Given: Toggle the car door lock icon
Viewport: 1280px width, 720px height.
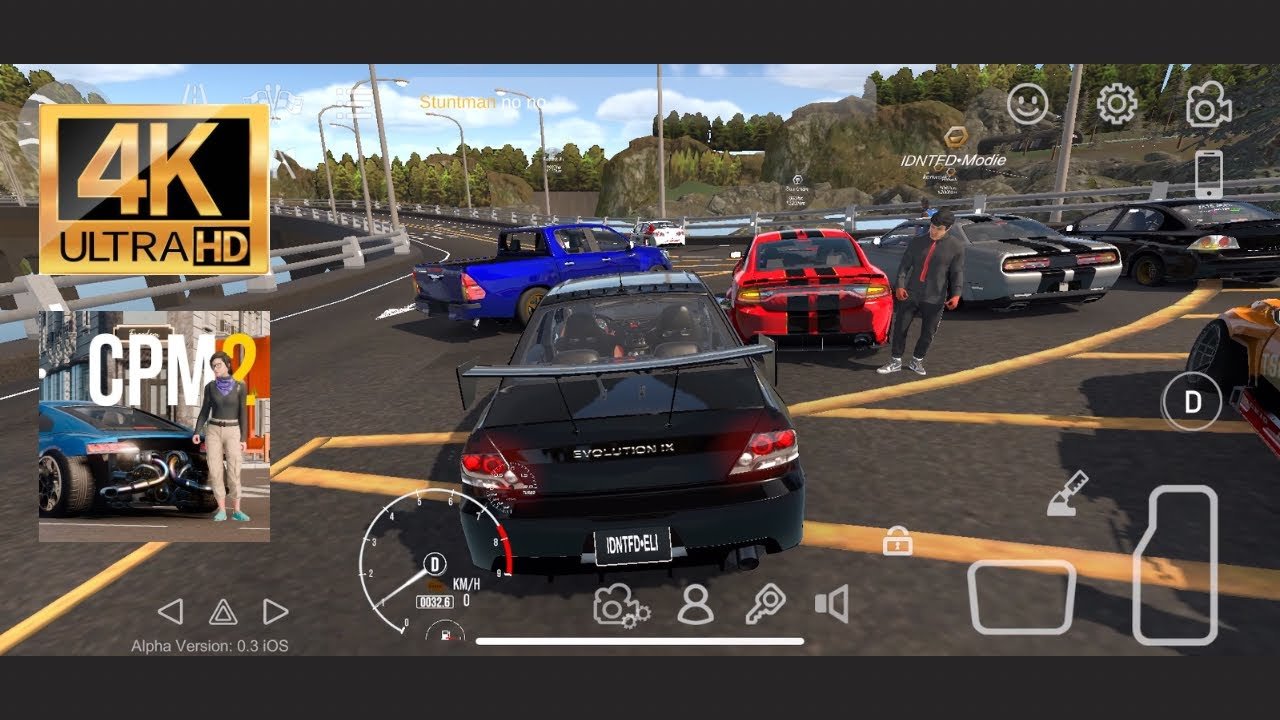Looking at the screenshot, I should pyautogui.click(x=897, y=542).
